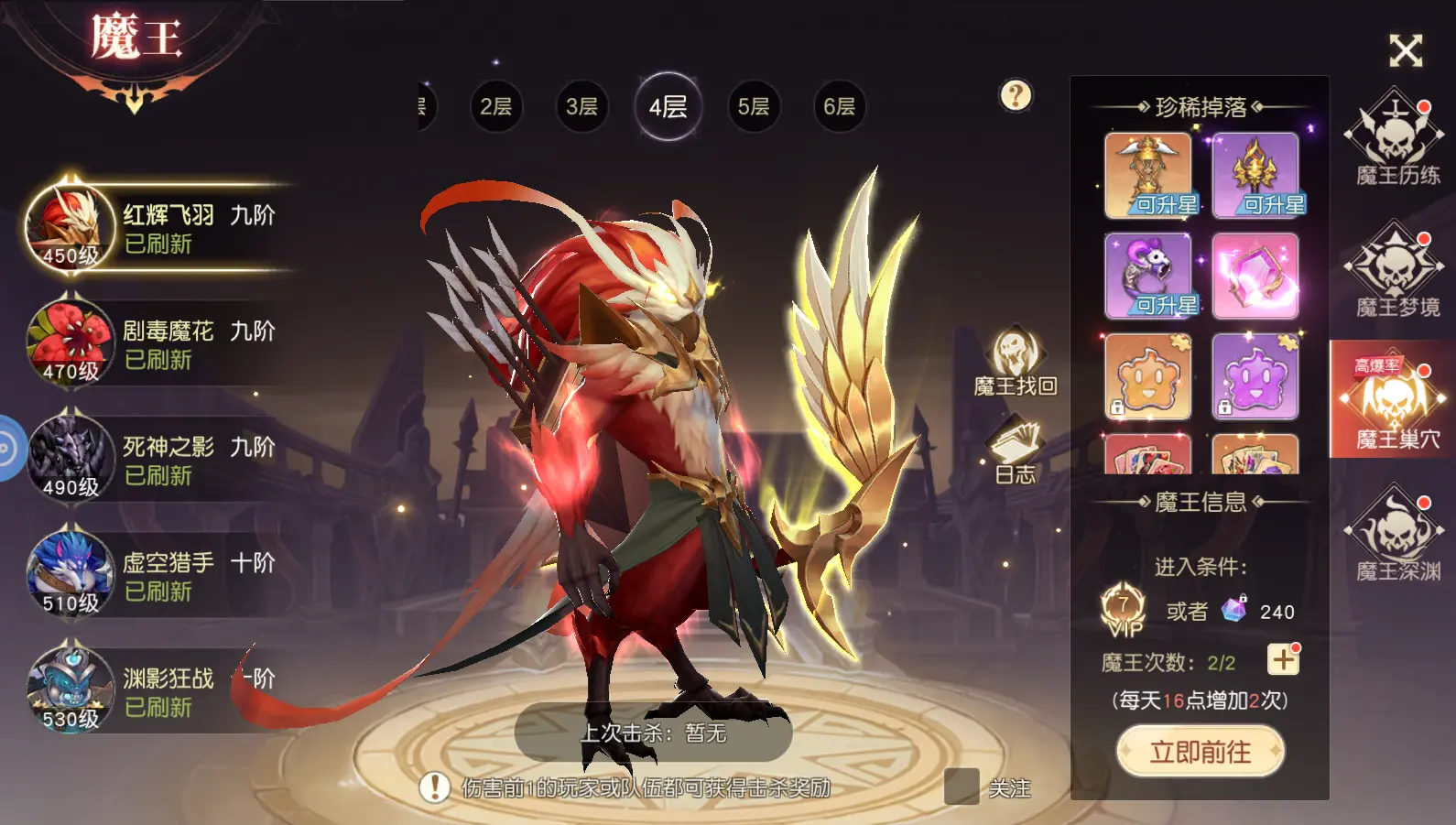Open the 魔王梦境 mode
The image size is (1456, 825).
click(x=1396, y=269)
